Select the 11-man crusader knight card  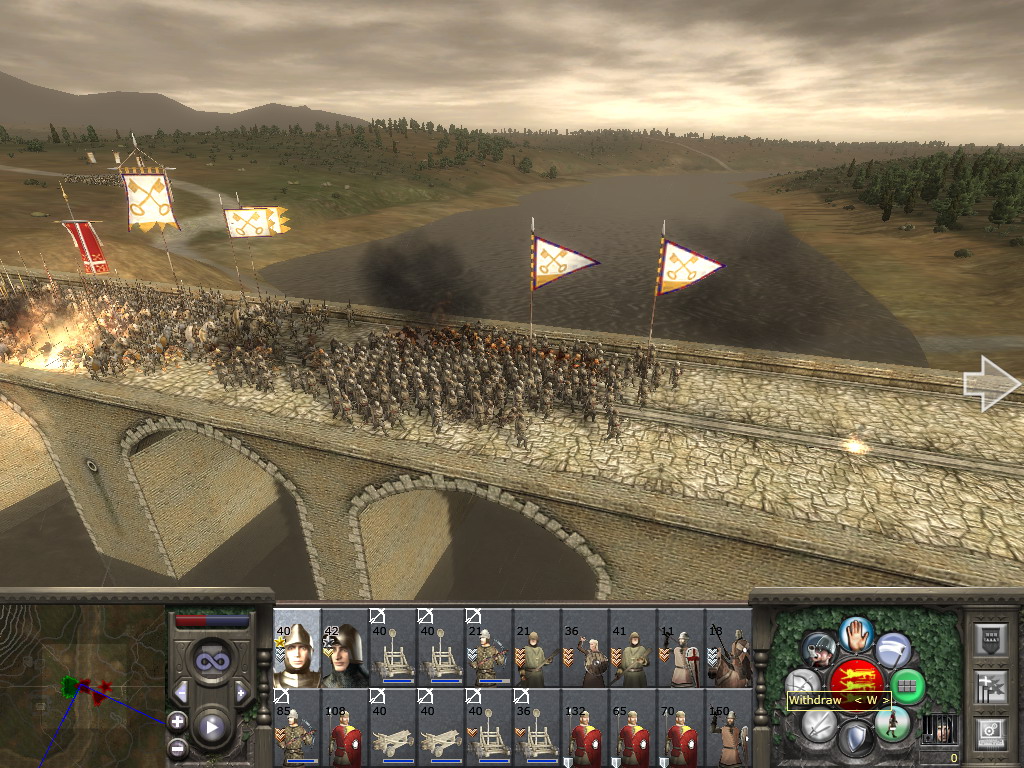click(x=681, y=648)
